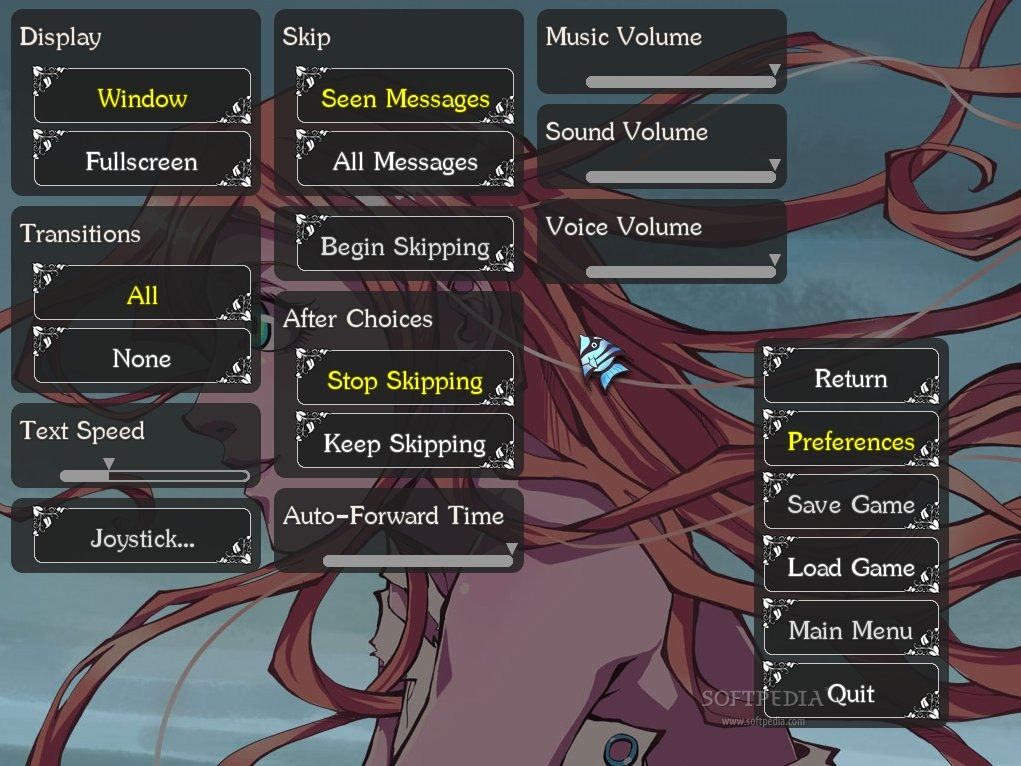This screenshot has width=1021, height=766.
Task: Open the Load Game screen
Action: (x=851, y=567)
